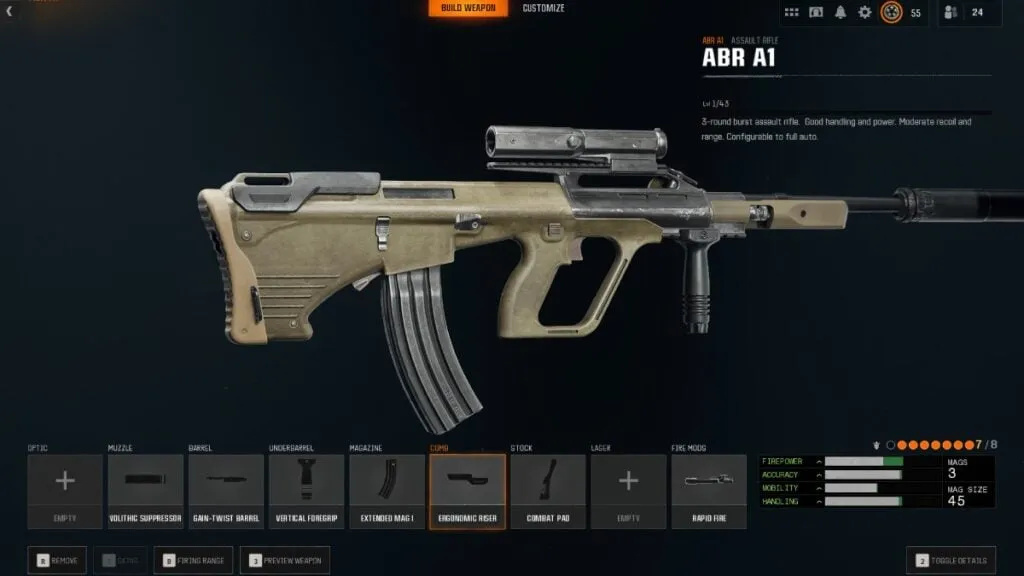Image resolution: width=1024 pixels, height=576 pixels.
Task: Open the grid menu icon
Action: pyautogui.click(x=791, y=12)
